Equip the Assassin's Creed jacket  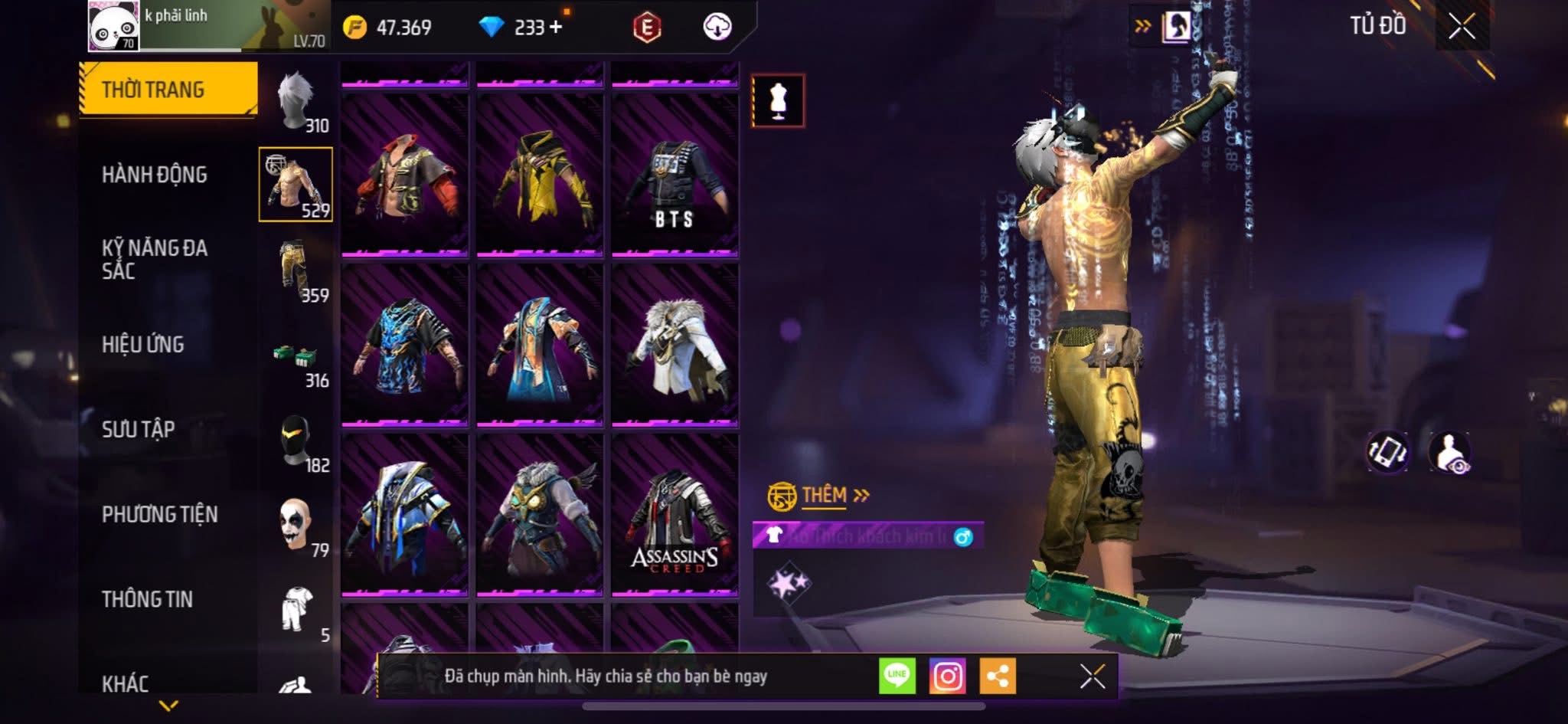[675, 515]
